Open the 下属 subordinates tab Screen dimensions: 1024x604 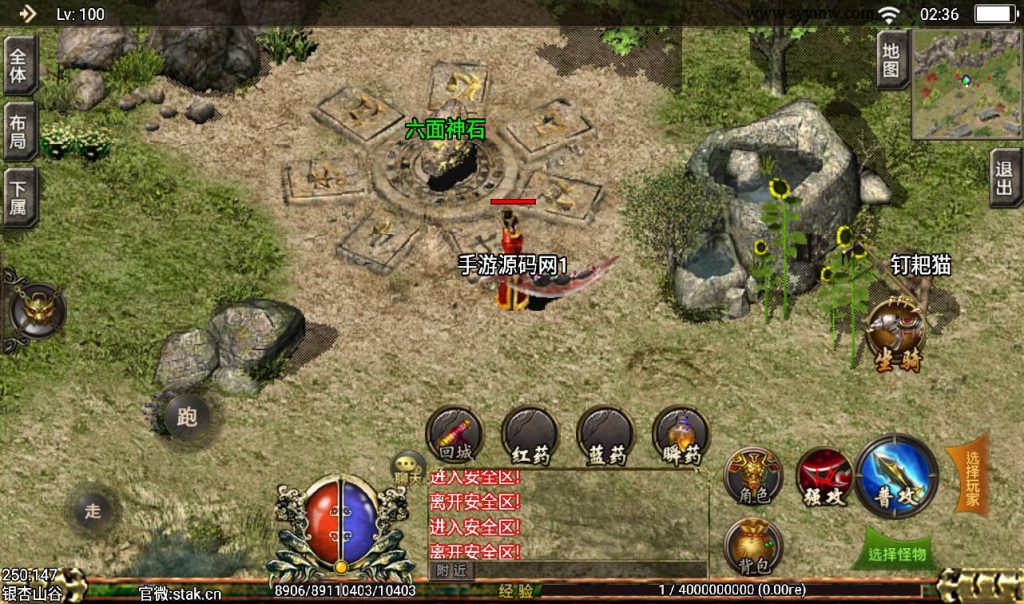tap(20, 197)
